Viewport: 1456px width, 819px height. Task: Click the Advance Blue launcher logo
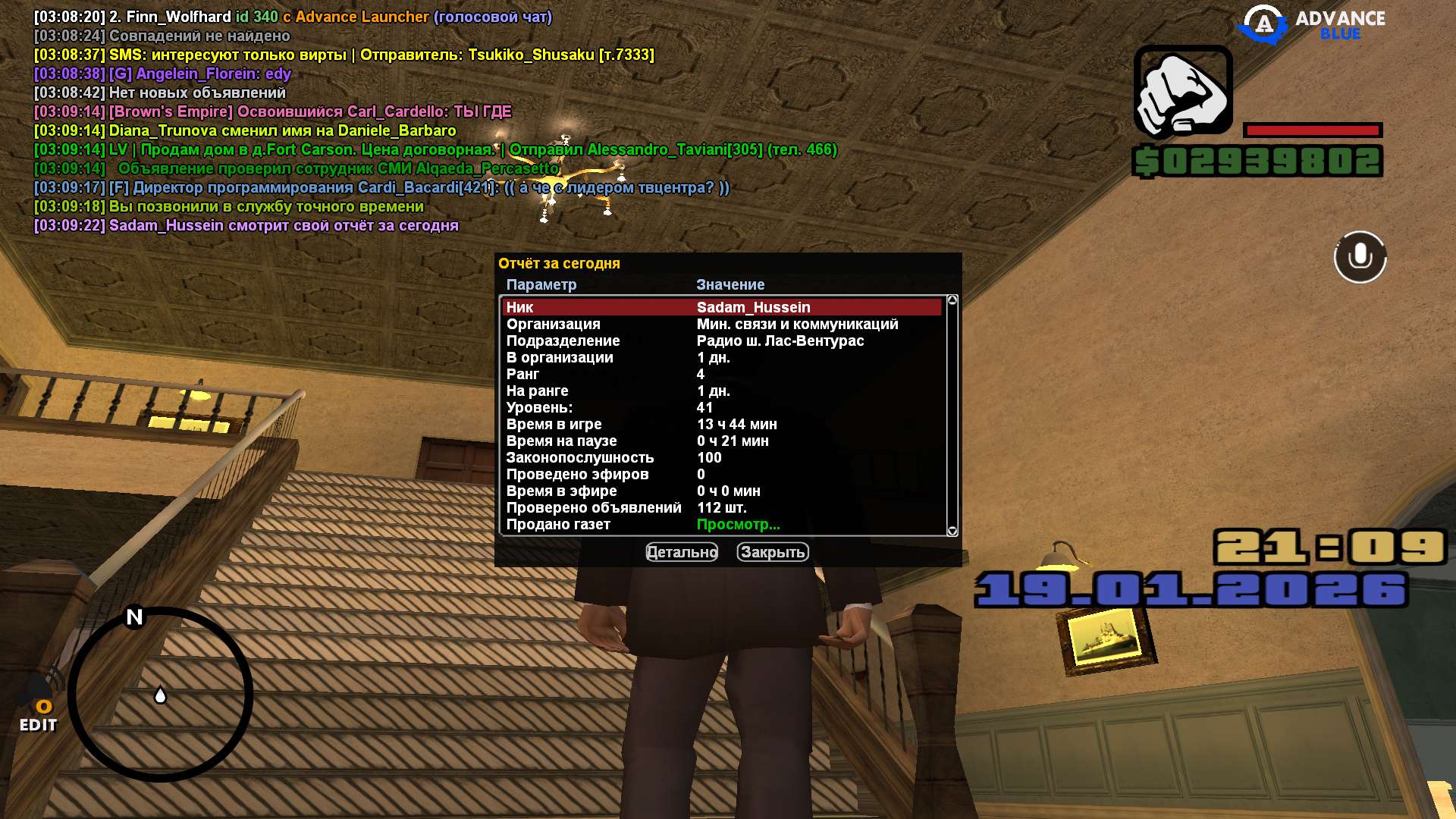click(x=1310, y=24)
